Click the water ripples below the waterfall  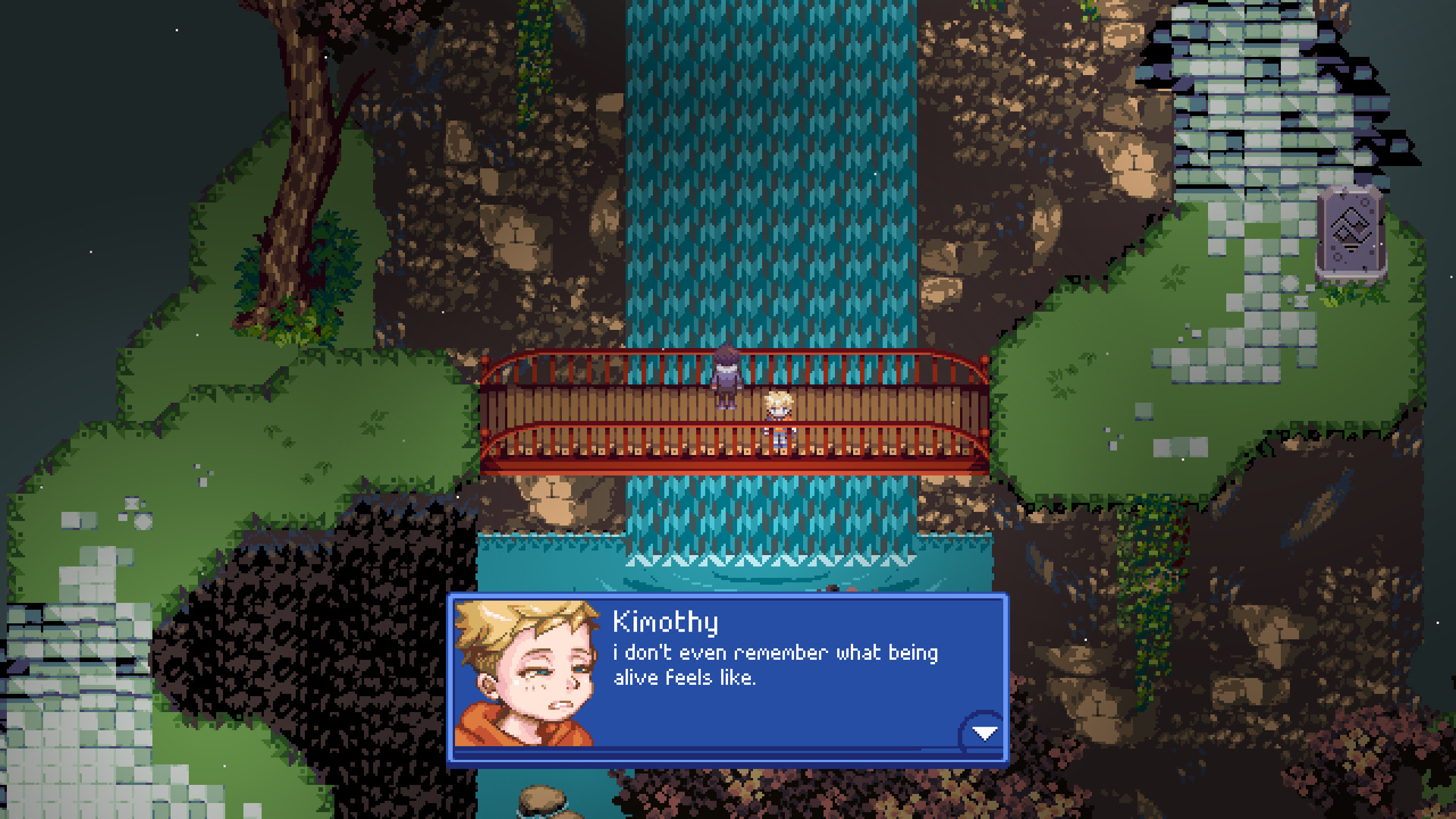click(x=758, y=565)
